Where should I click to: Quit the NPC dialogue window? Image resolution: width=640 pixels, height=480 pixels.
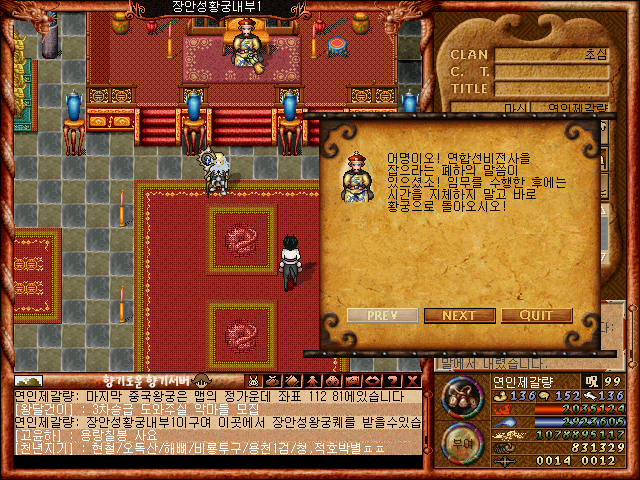536,315
